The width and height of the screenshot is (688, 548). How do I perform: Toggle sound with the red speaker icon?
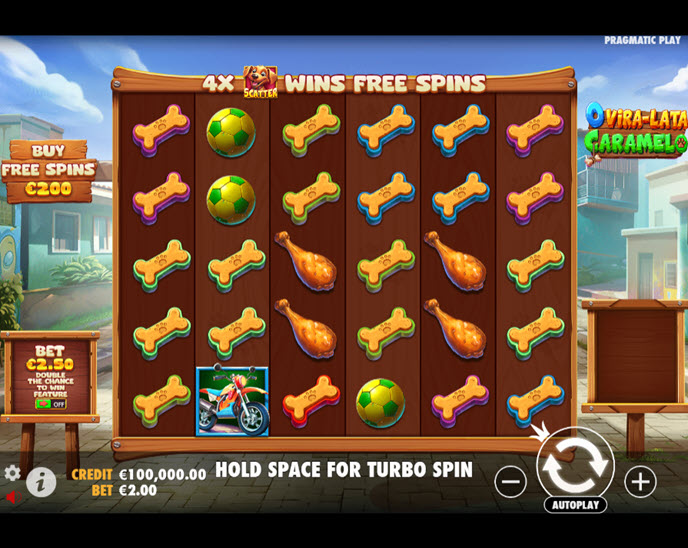click(x=11, y=497)
